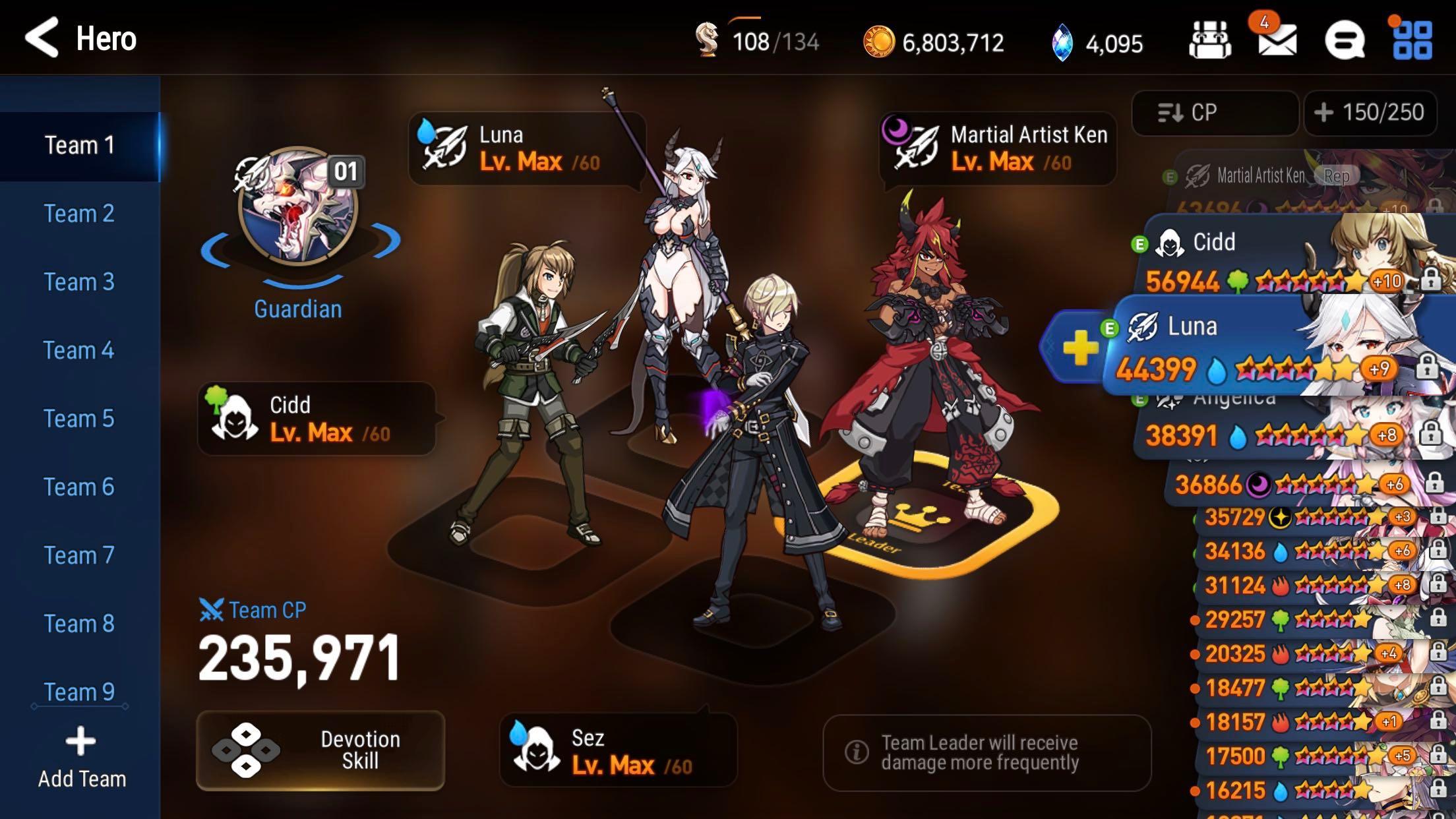Expand hero slots via the 150/250 control
This screenshot has height=819, width=1456.
point(1370,112)
